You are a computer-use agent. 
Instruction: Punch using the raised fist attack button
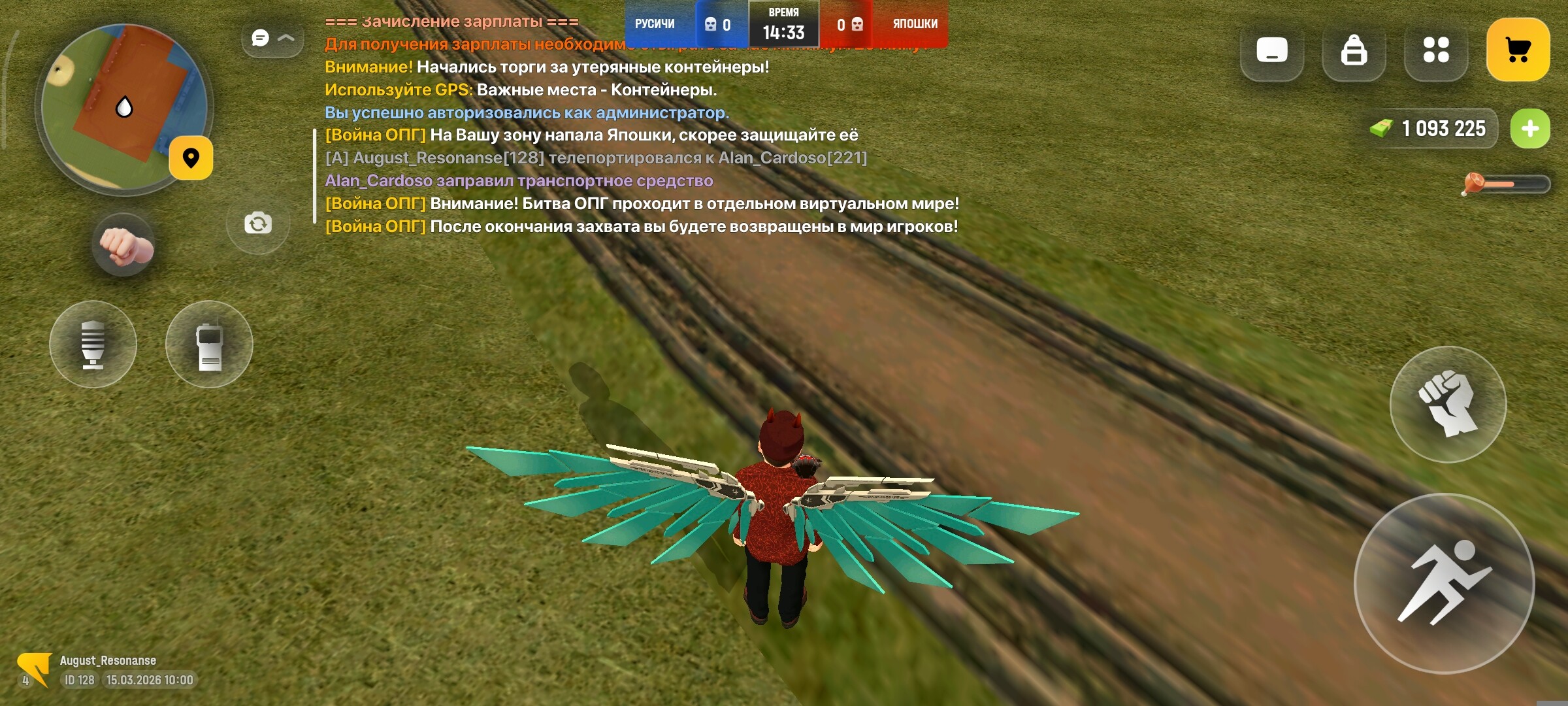1448,405
